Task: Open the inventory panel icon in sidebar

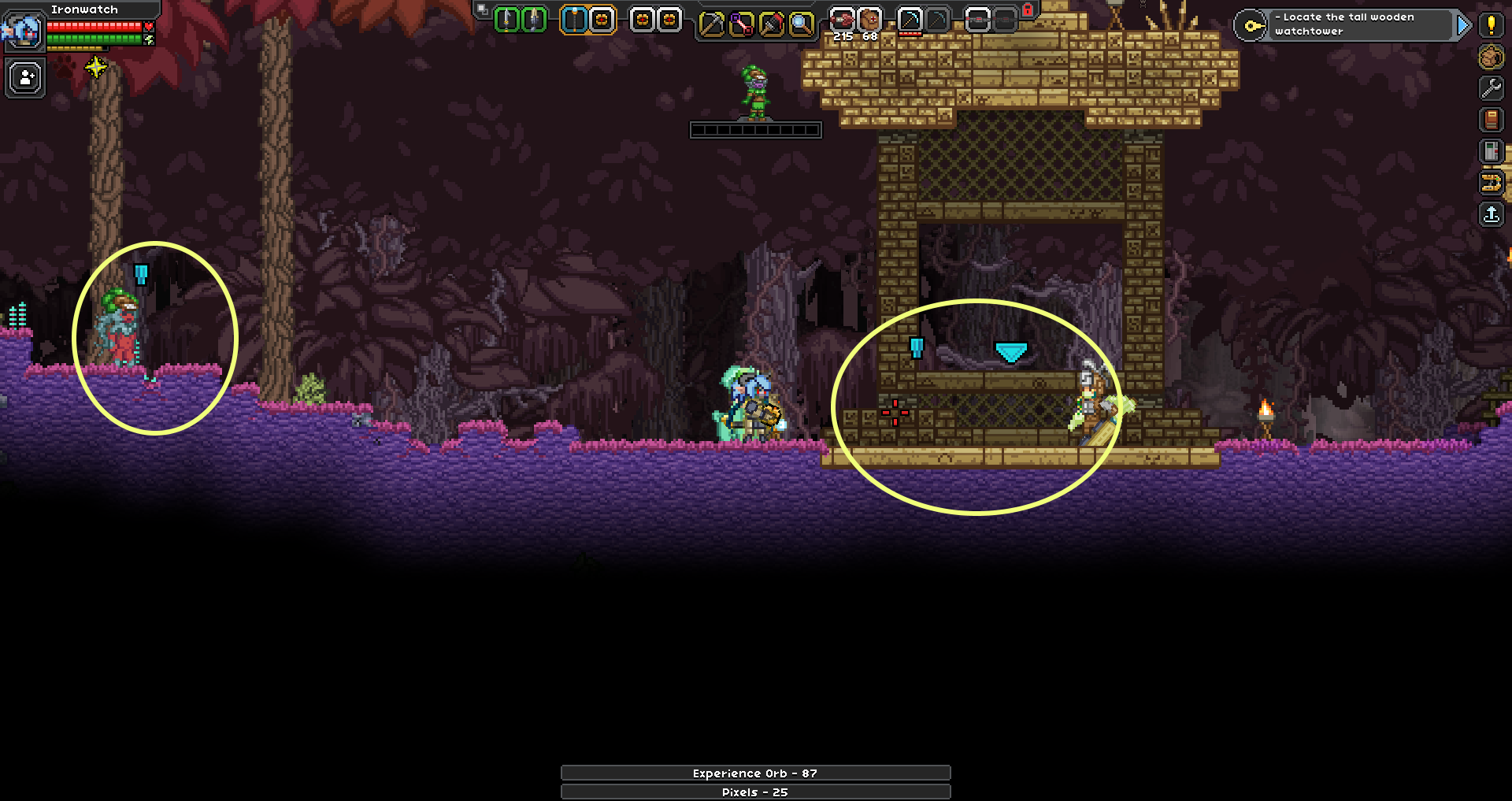Action: pos(1491,151)
